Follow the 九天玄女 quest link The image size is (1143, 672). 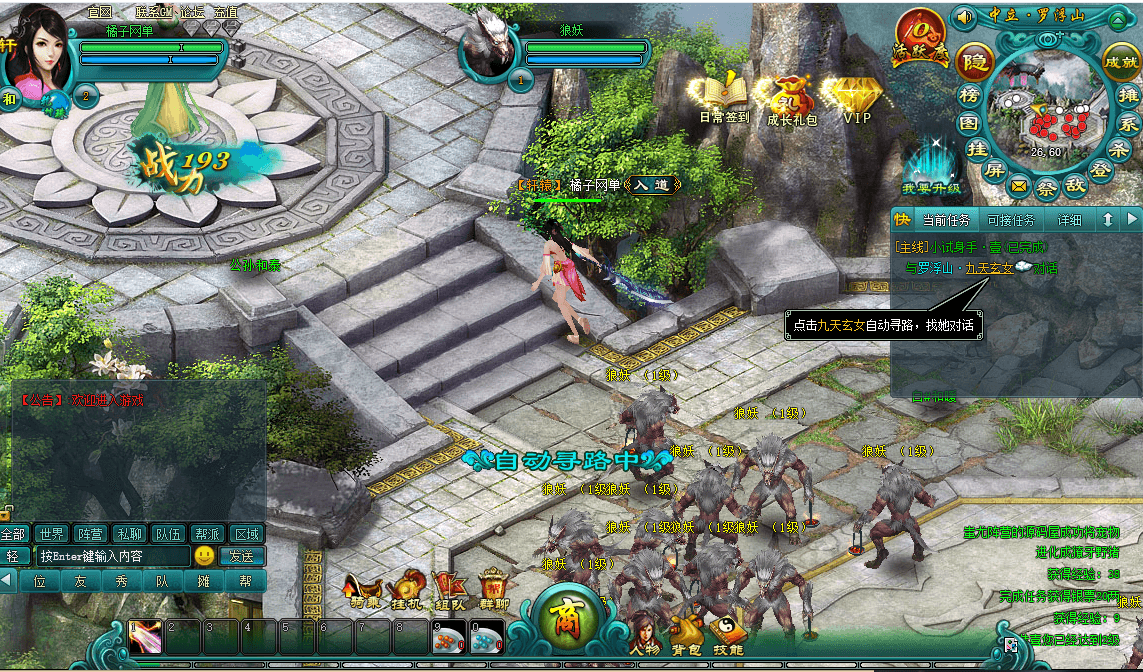[989, 268]
